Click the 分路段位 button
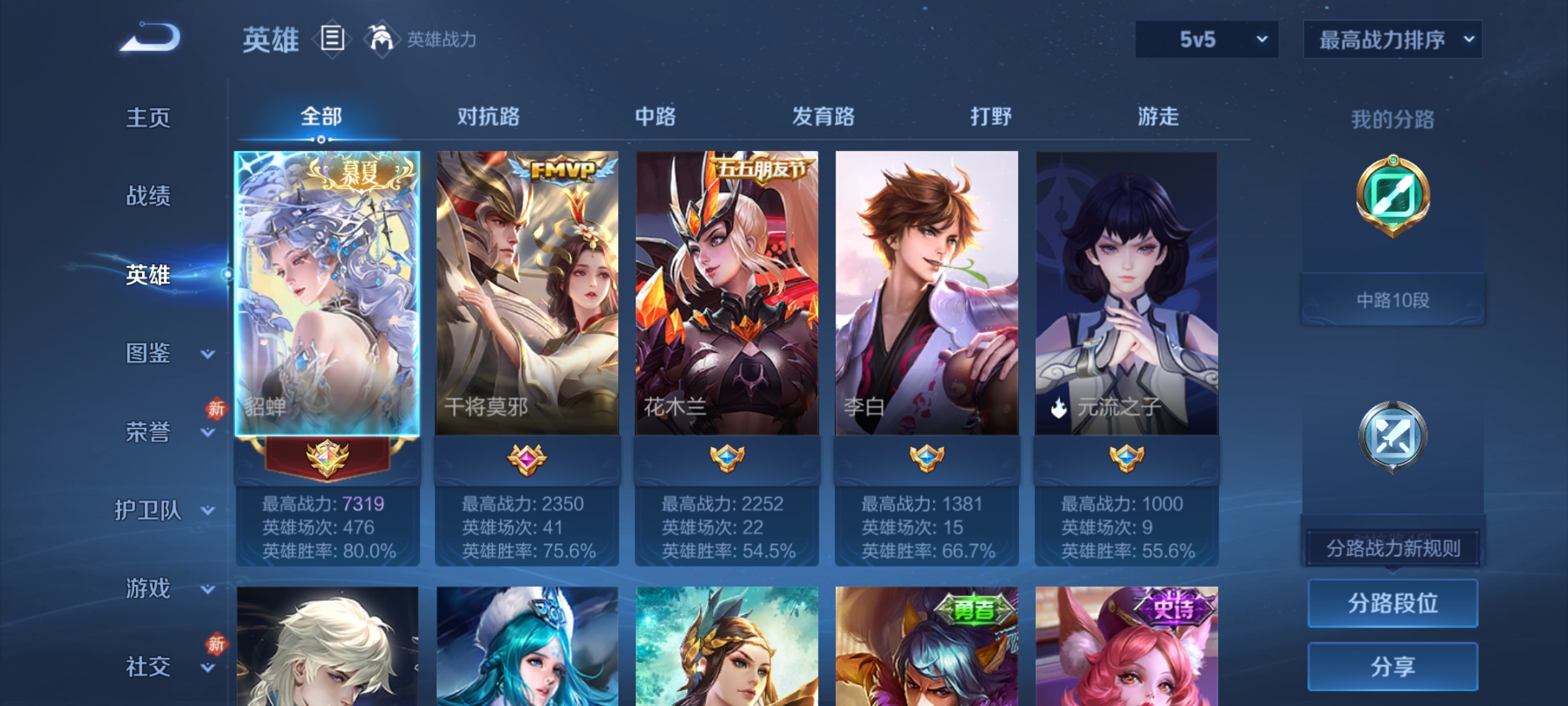 coord(1392,603)
